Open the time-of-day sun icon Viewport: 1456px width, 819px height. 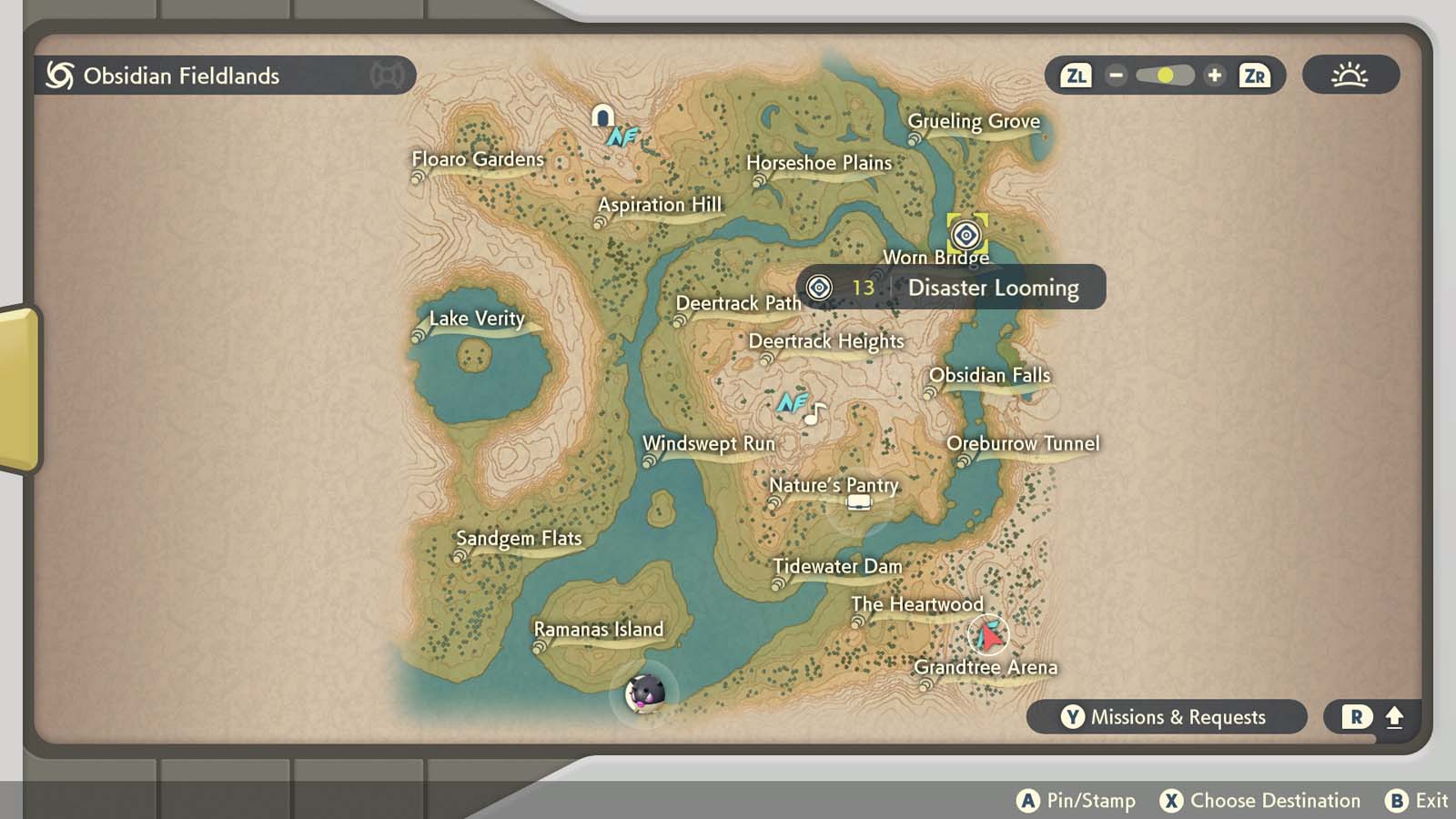1350,76
